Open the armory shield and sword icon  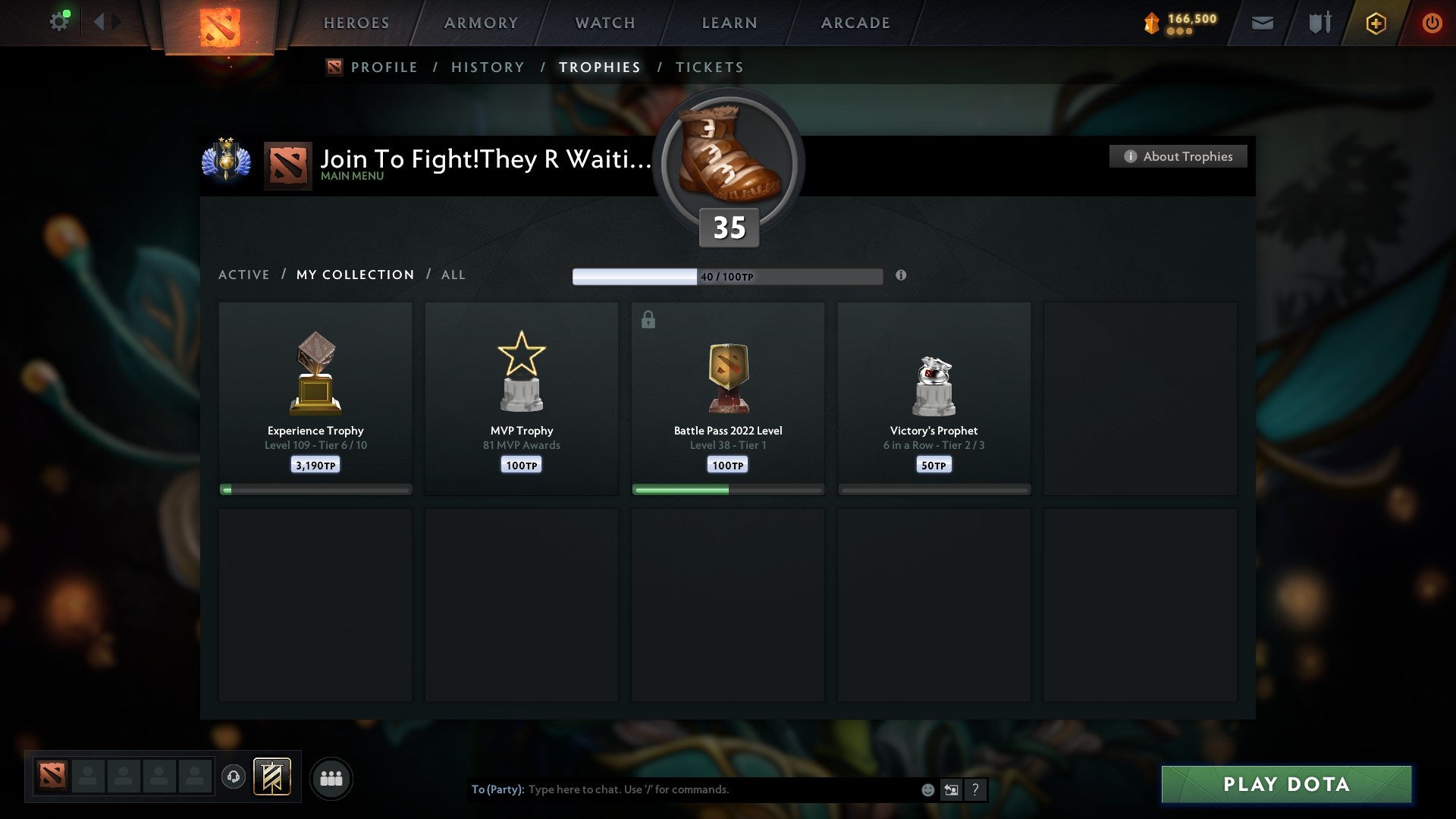click(x=1319, y=23)
